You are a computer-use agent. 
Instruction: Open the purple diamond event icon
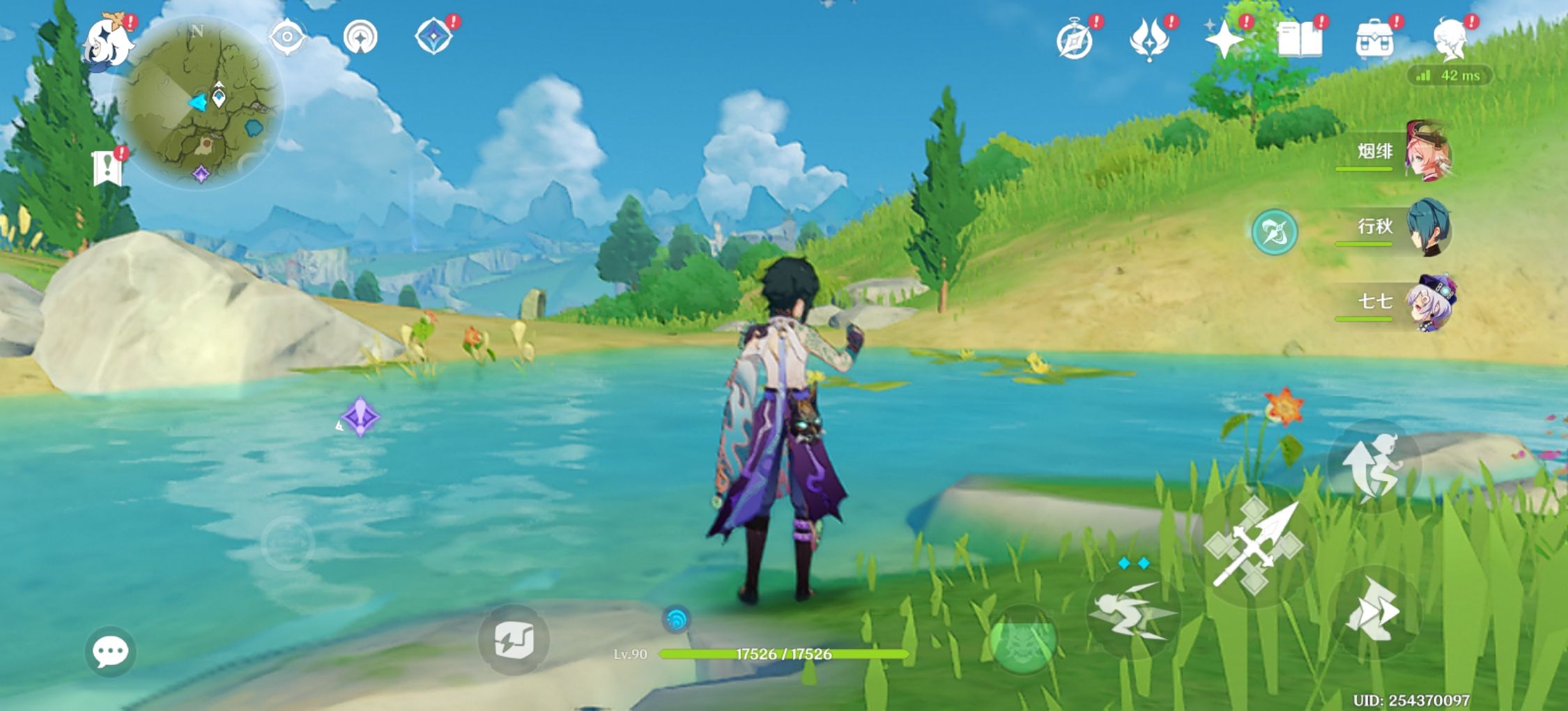433,36
